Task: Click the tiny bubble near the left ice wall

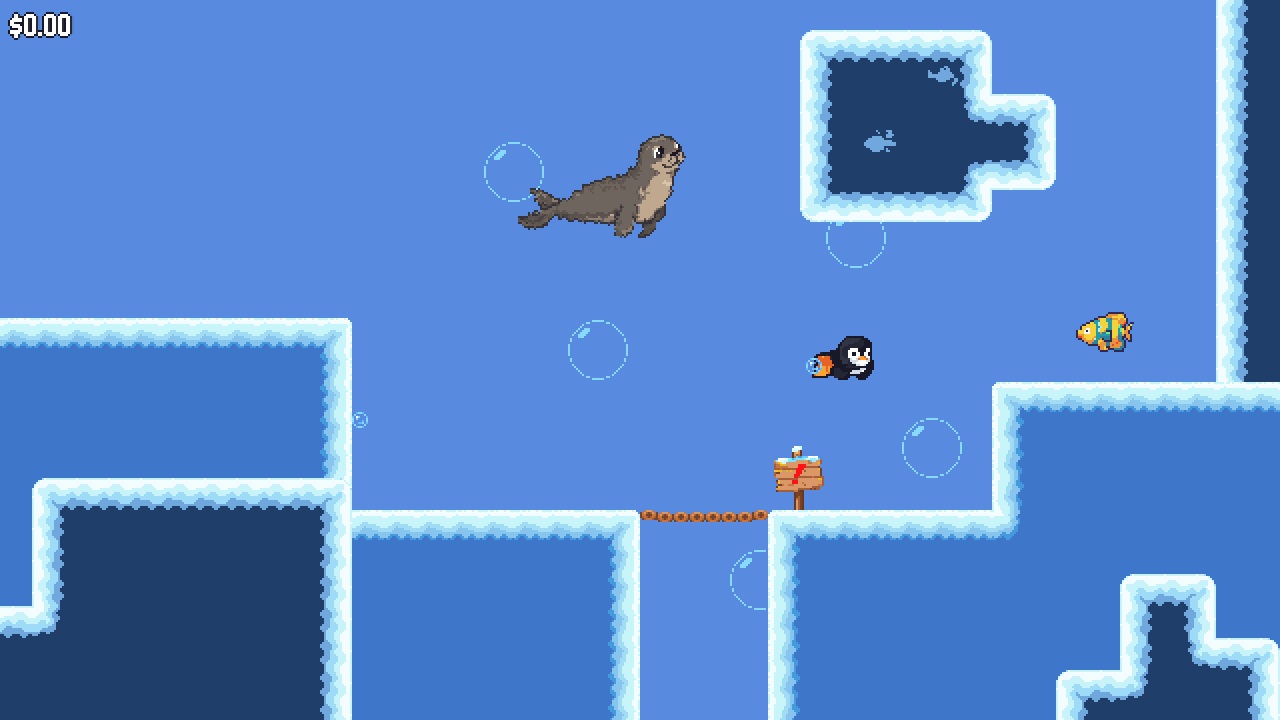Action: click(360, 419)
